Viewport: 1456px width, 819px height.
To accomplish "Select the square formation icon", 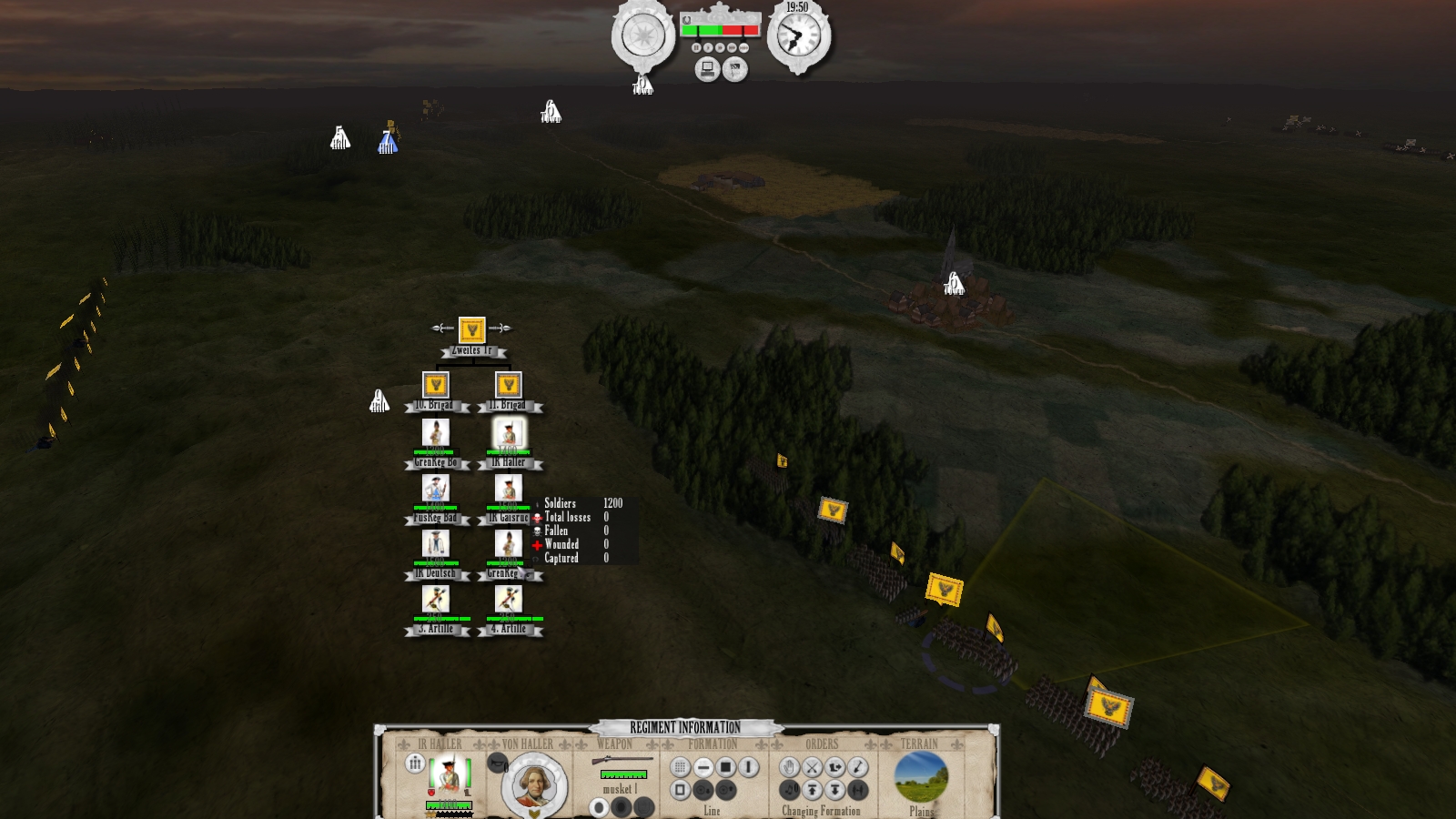I will tap(725, 768).
